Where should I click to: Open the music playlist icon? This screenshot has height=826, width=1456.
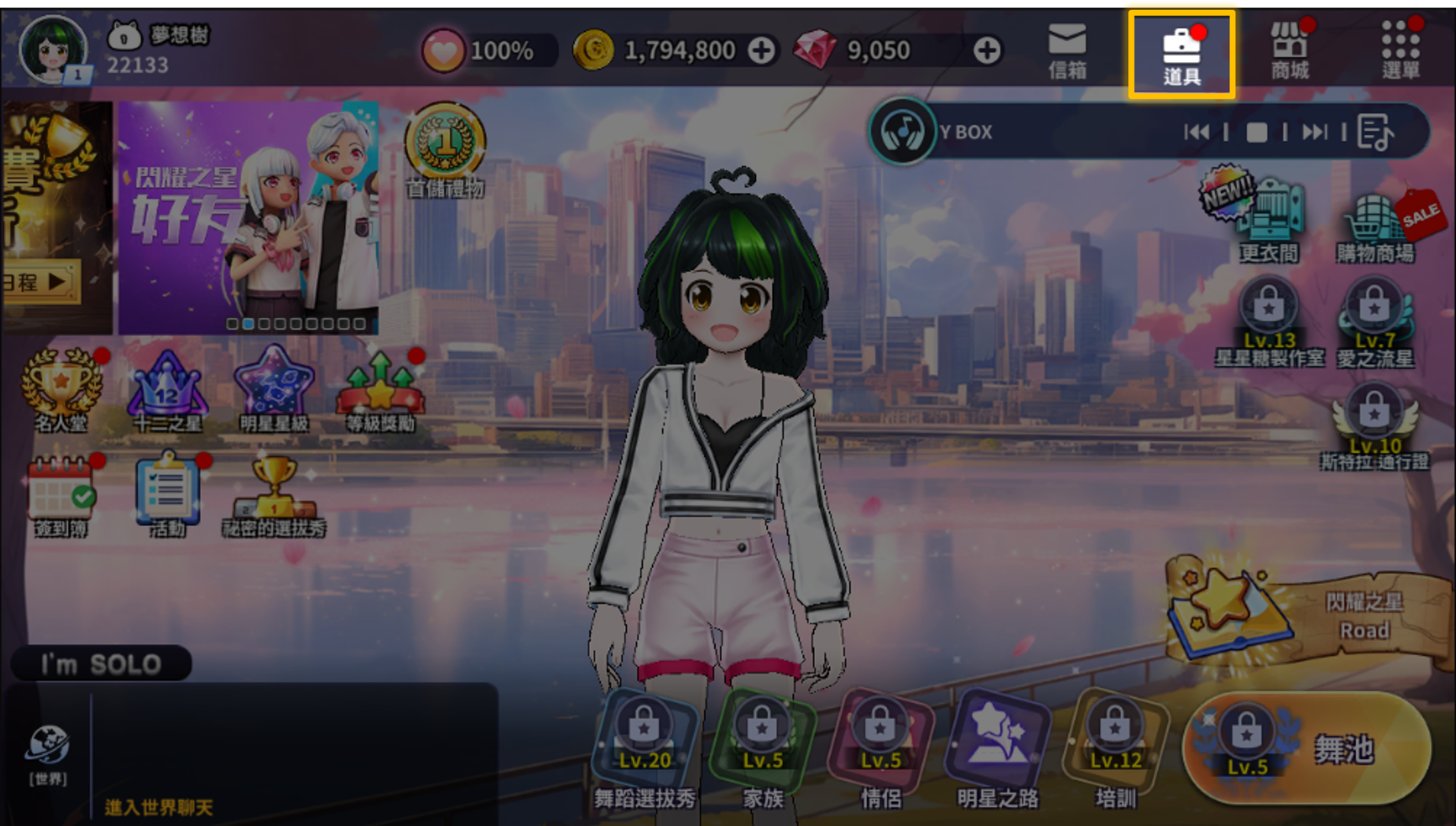1375,133
